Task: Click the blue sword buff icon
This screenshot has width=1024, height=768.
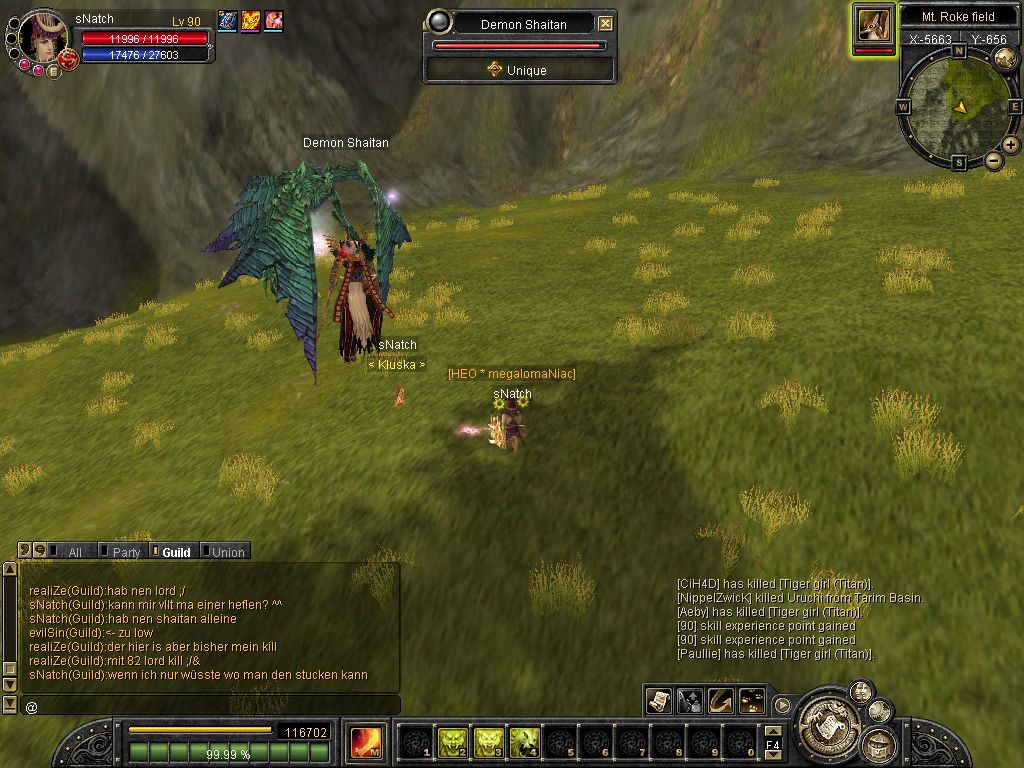Action: click(227, 21)
